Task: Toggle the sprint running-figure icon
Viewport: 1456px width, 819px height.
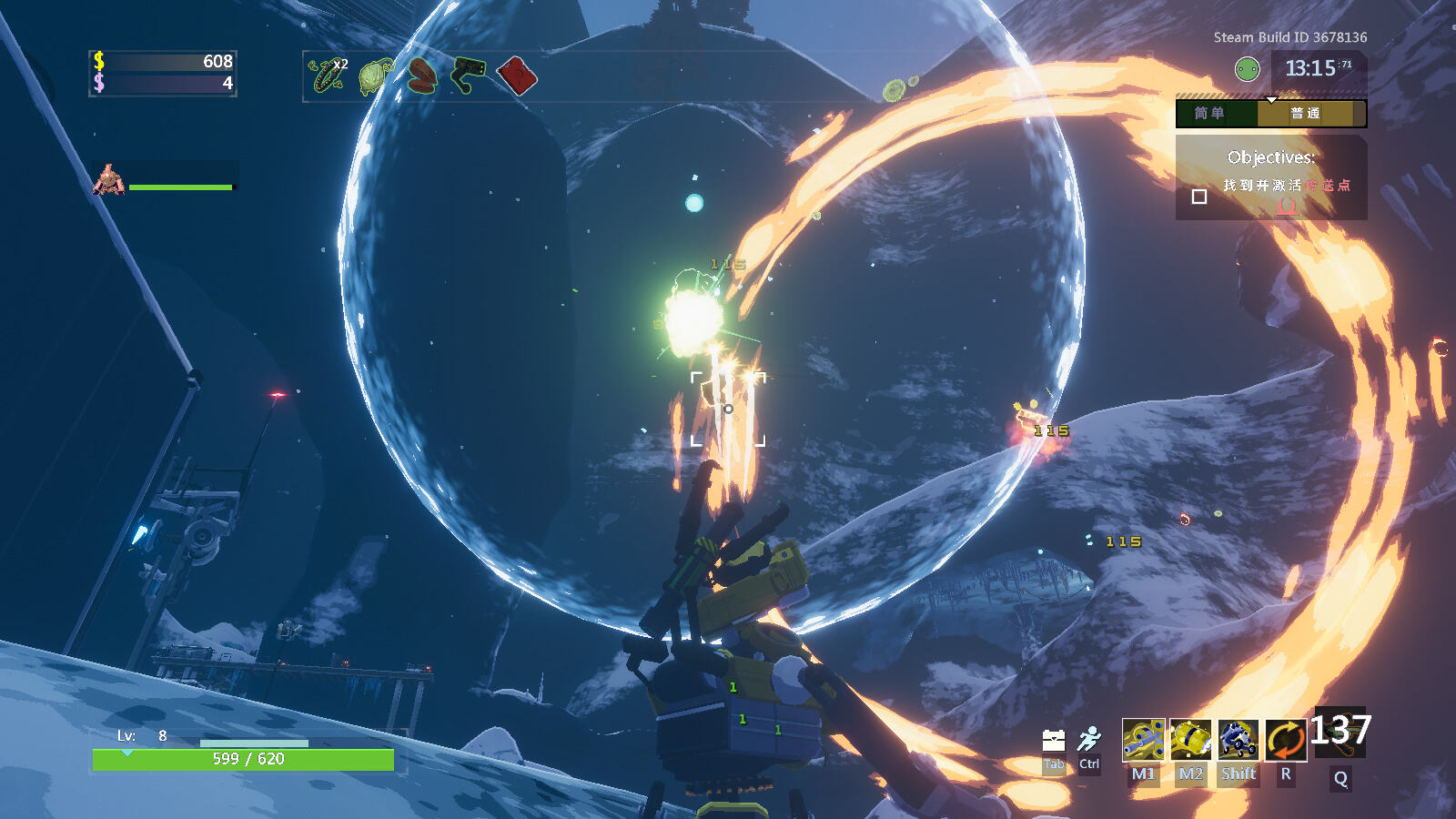Action: pyautogui.click(x=1089, y=739)
